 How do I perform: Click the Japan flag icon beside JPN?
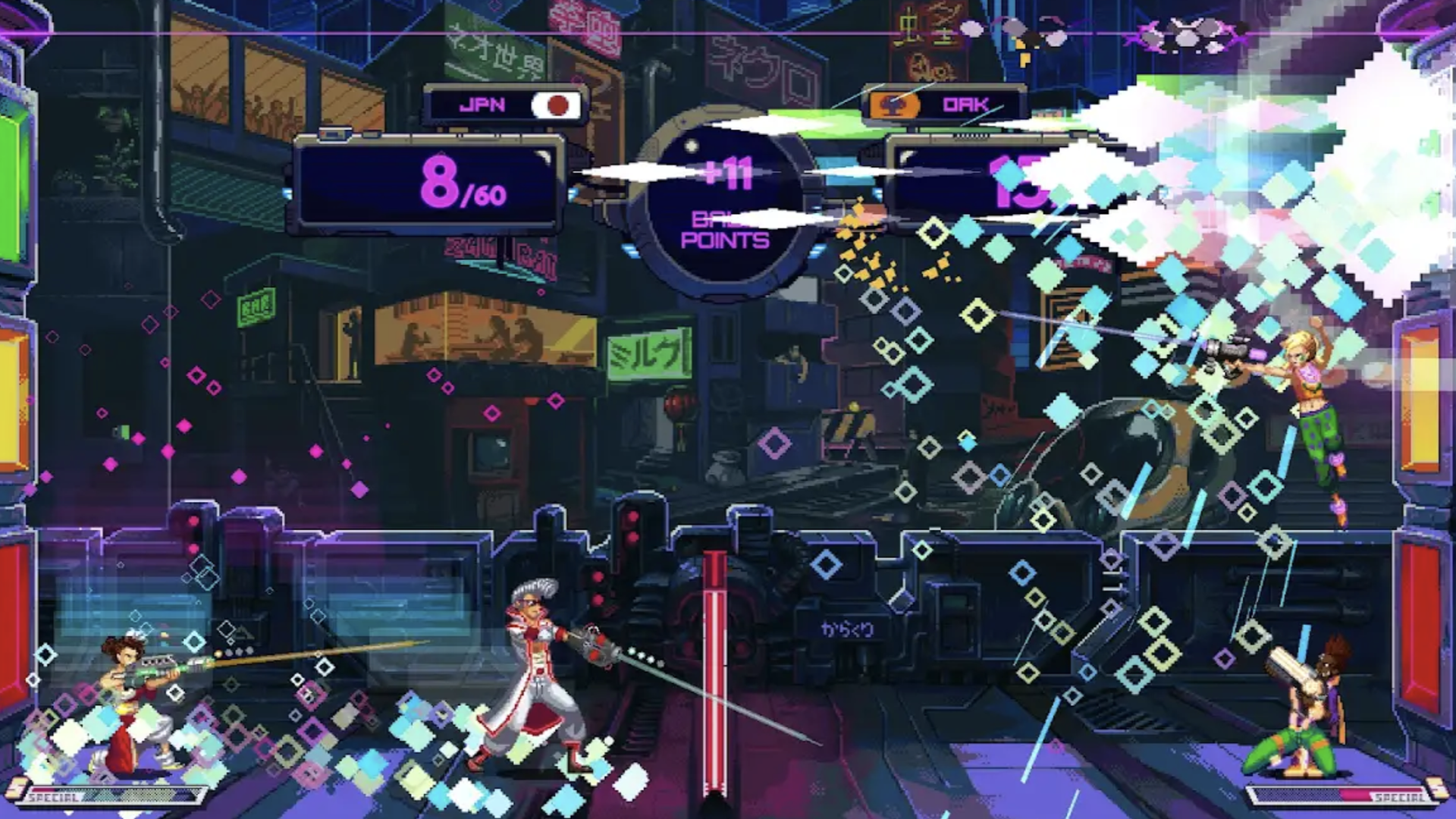pos(557,104)
